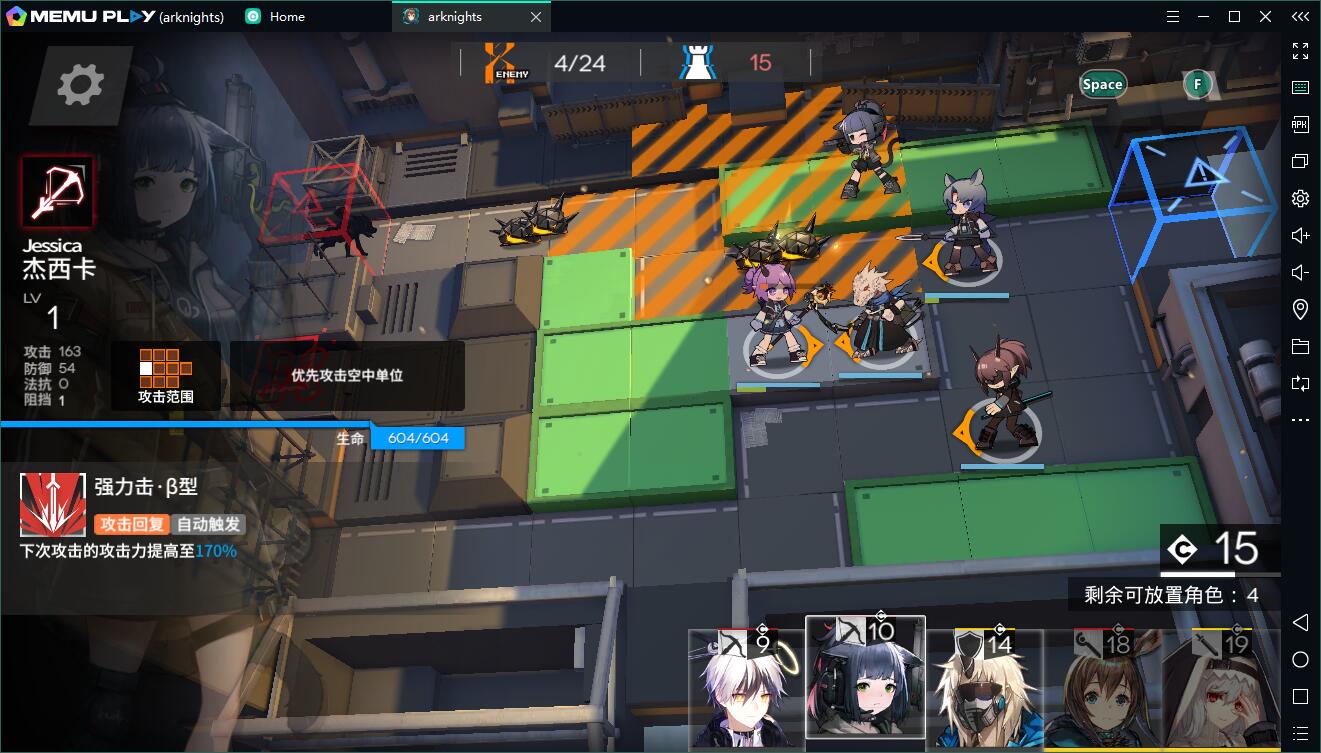Click the green F key overlay button

(x=1197, y=85)
